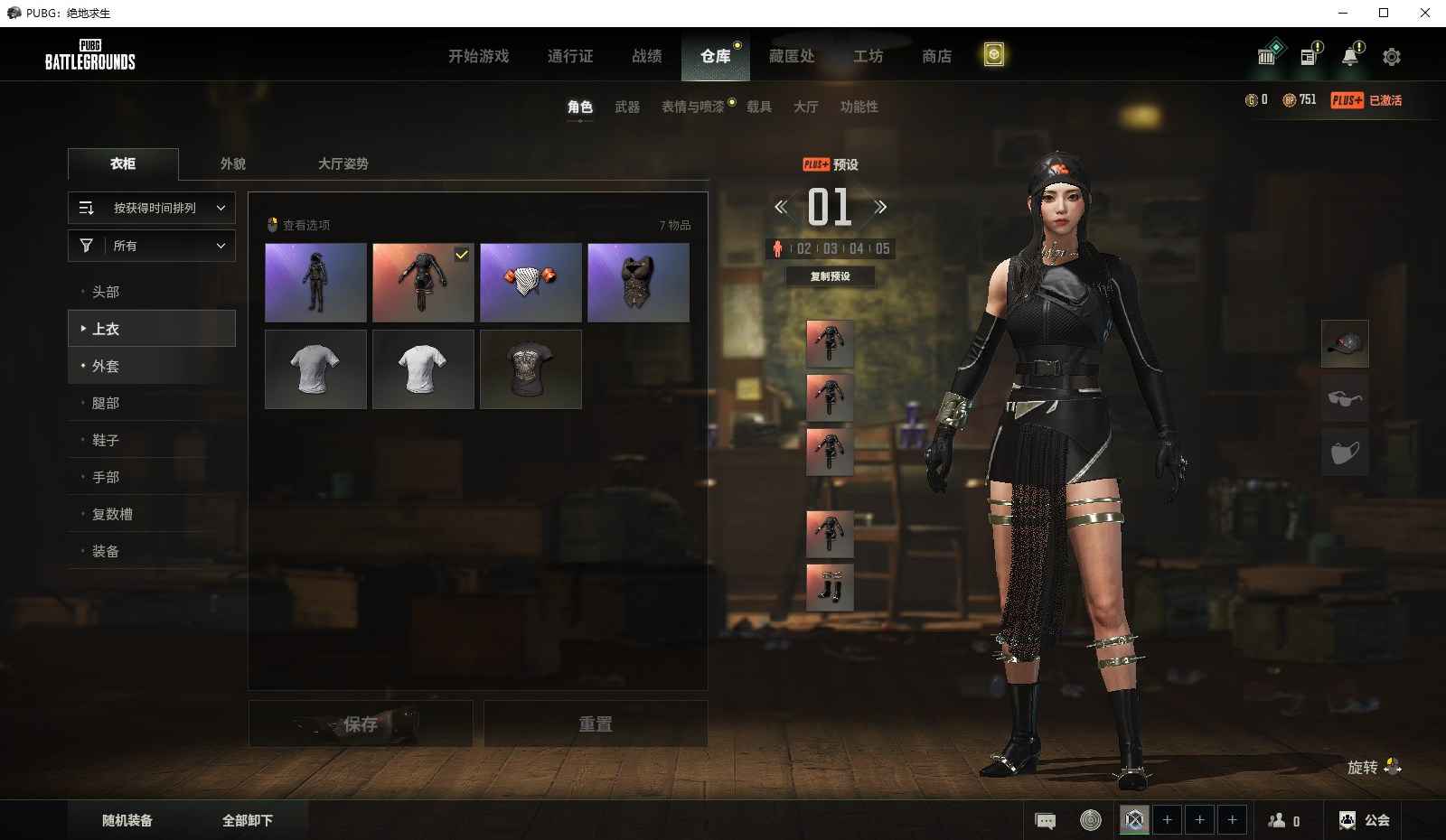1446x840 pixels.
Task: Expand the 按获得时间排列 sort dropdown
Action: click(x=152, y=208)
